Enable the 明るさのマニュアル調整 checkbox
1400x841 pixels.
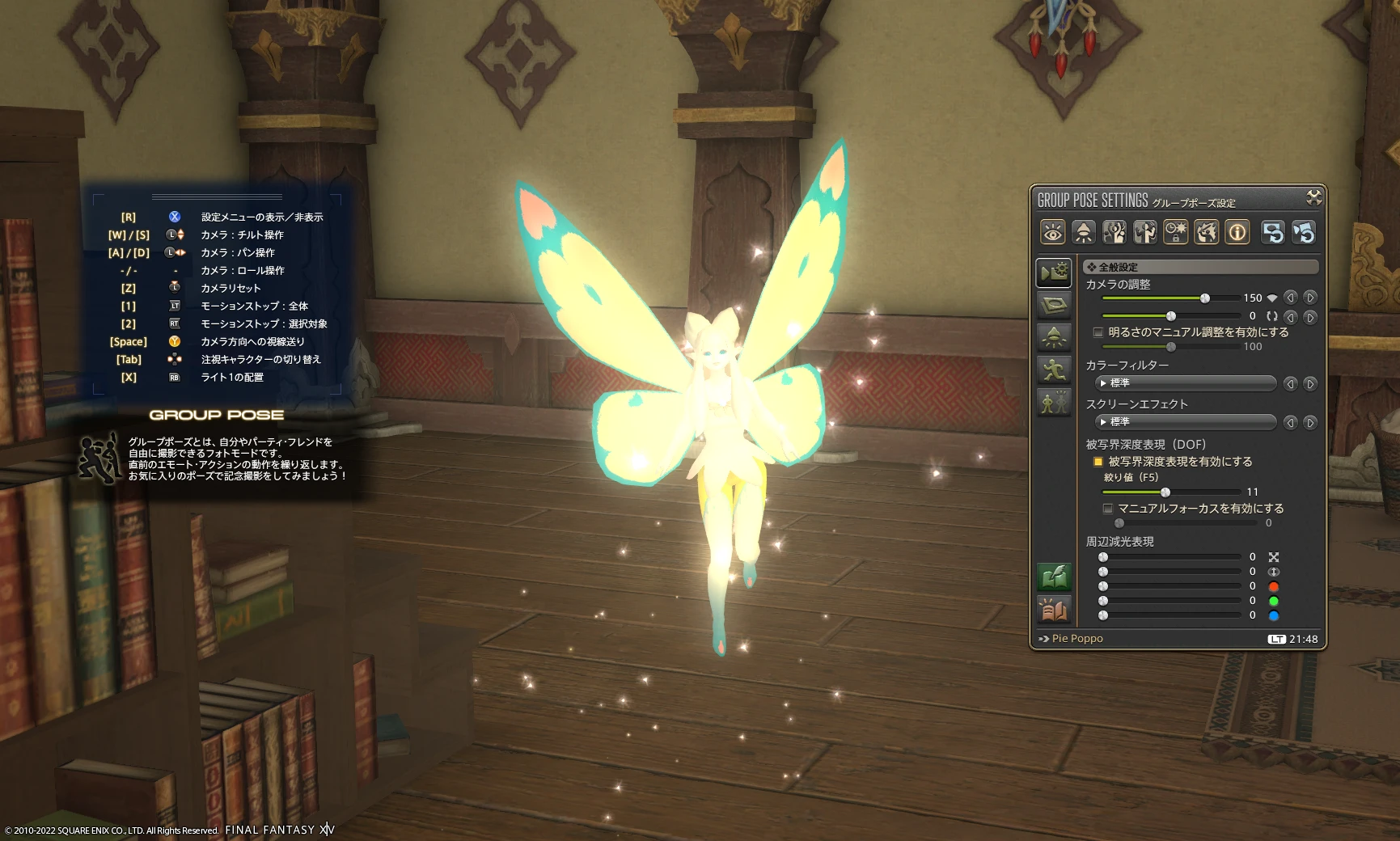(1098, 332)
